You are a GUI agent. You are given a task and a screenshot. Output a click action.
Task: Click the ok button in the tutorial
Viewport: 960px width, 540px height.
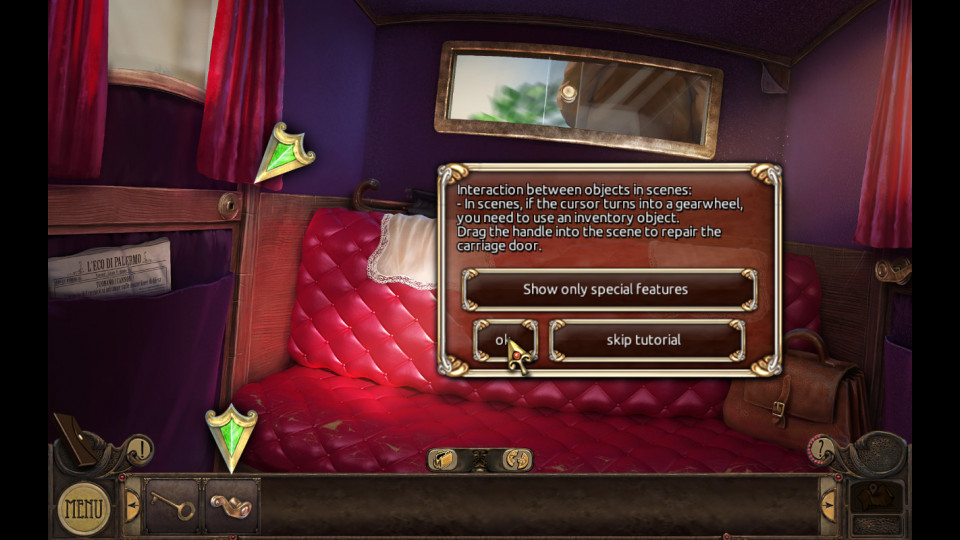(504, 340)
